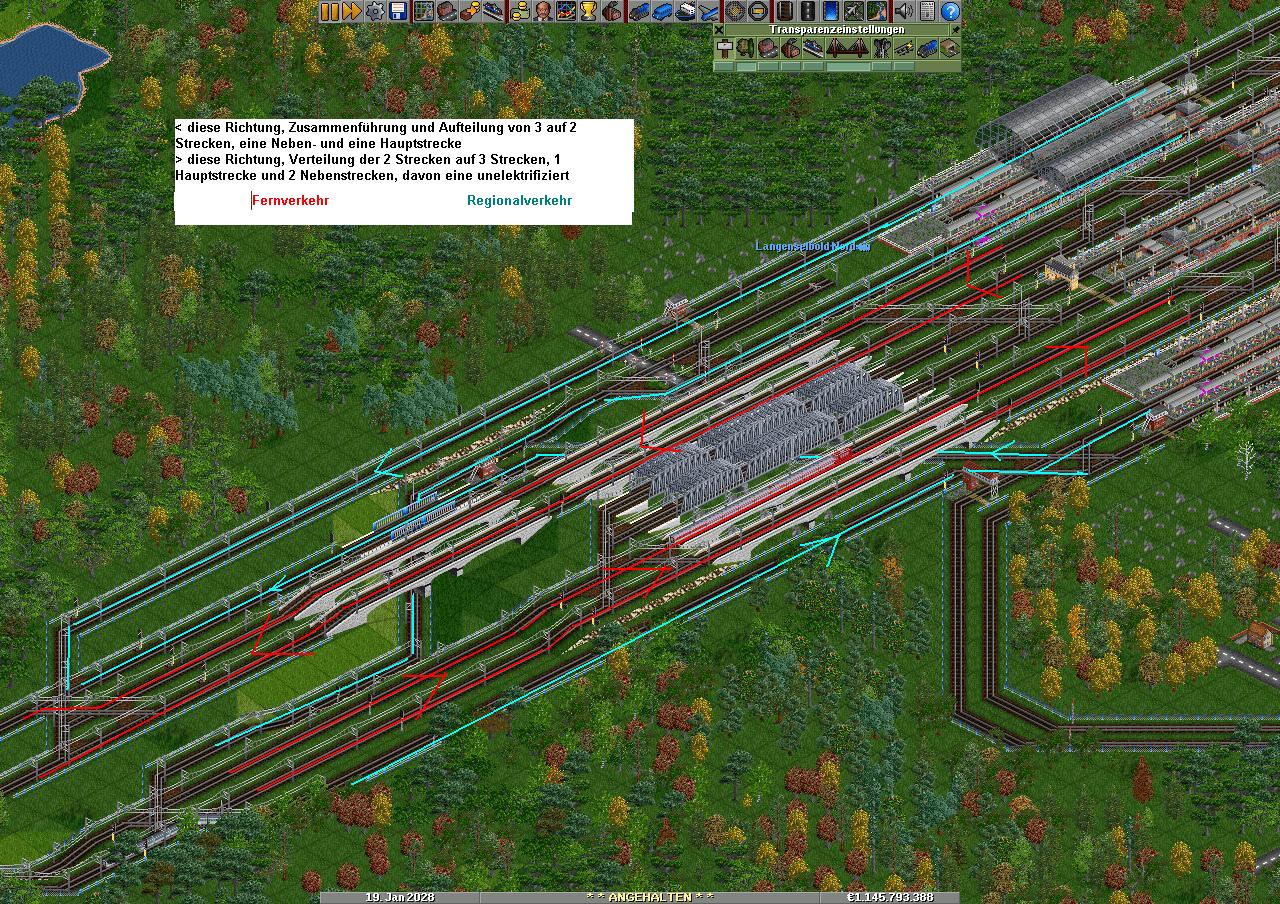Toggle fast forward mode
This screenshot has width=1280, height=904.
tap(352, 11)
